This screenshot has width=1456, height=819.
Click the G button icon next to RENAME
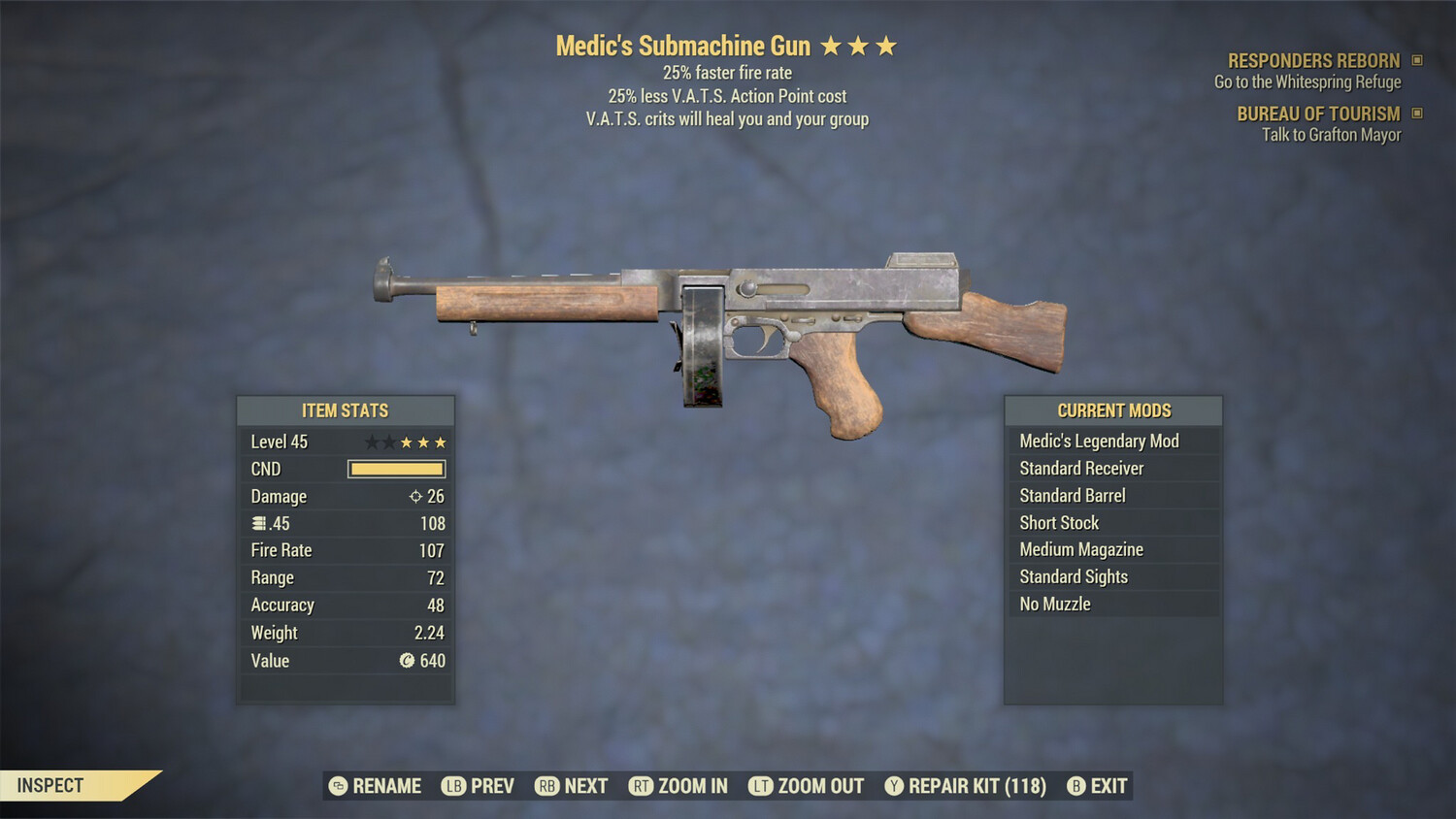pos(337,786)
